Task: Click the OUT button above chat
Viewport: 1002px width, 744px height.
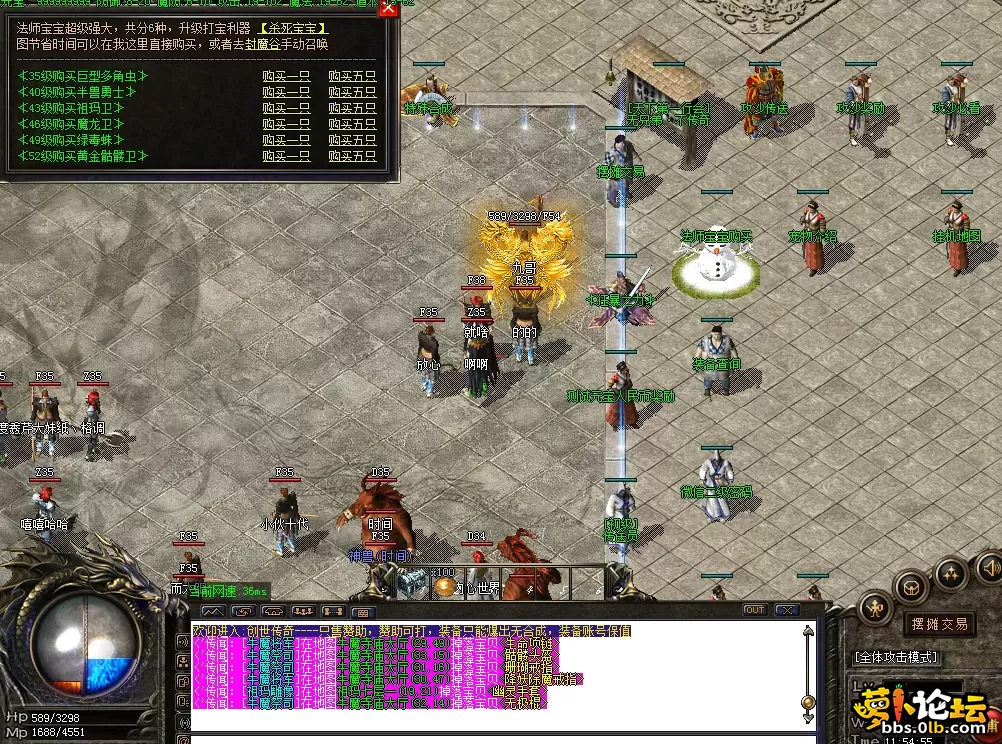Action: point(754,610)
